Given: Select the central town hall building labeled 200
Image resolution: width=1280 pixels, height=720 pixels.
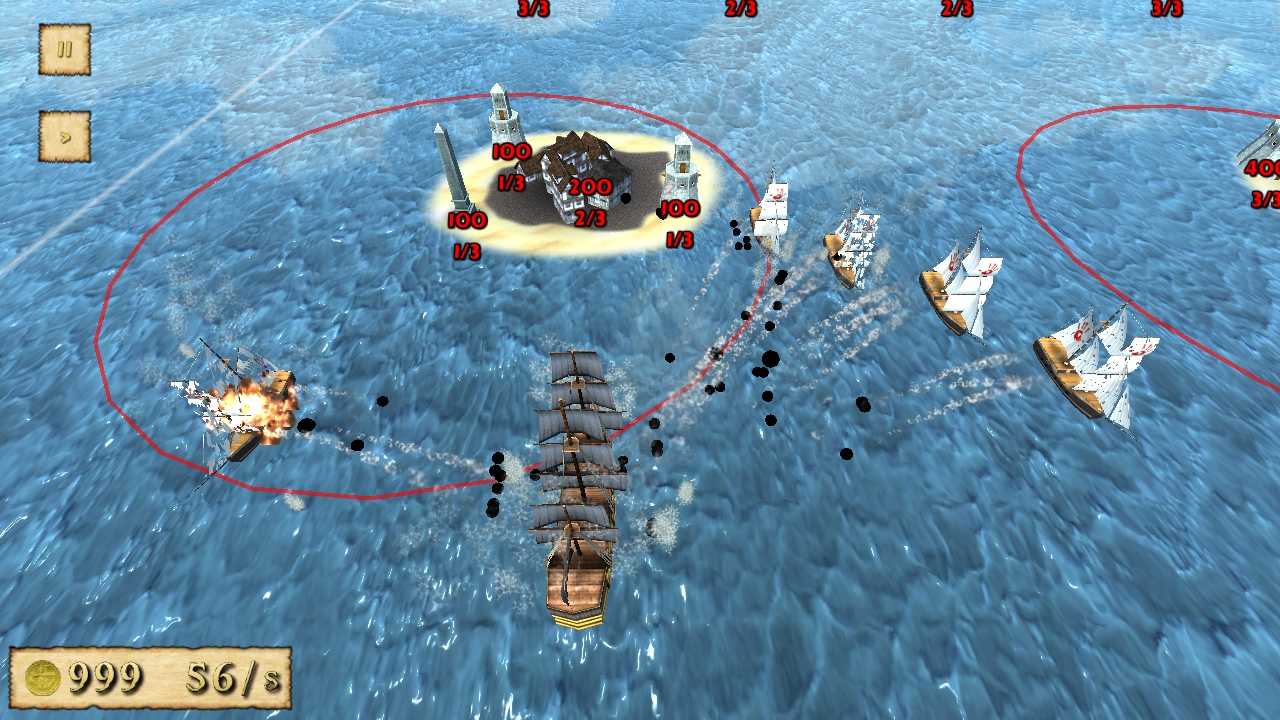Looking at the screenshot, I should pyautogui.click(x=575, y=165).
